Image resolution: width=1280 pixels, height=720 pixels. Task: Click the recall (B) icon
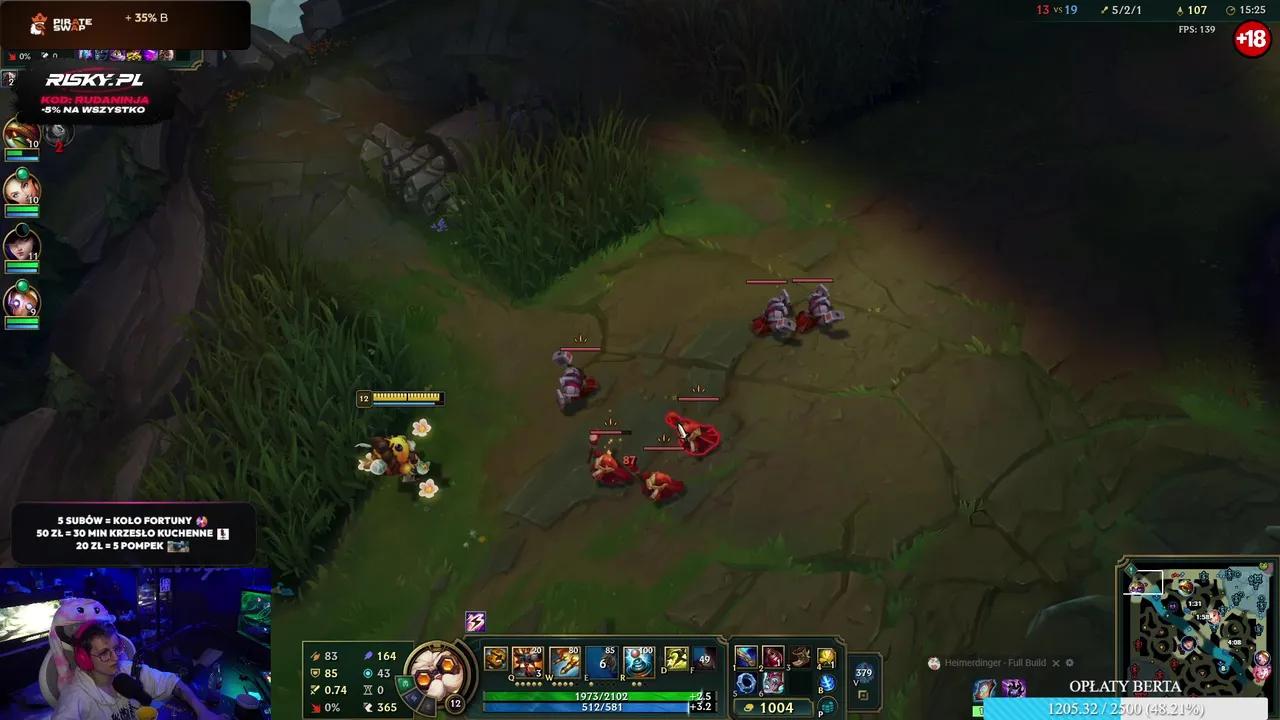pyautogui.click(x=826, y=684)
